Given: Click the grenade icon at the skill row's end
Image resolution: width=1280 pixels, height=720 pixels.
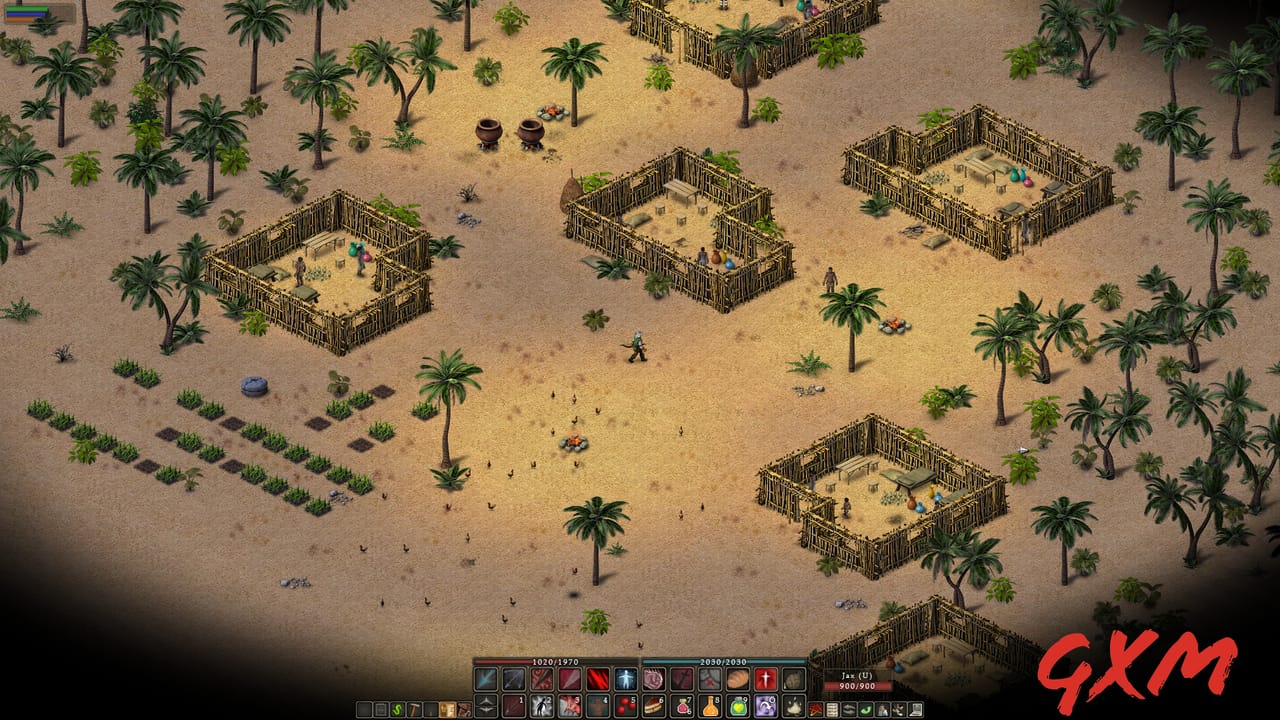Looking at the screenshot, I should pos(793,677).
